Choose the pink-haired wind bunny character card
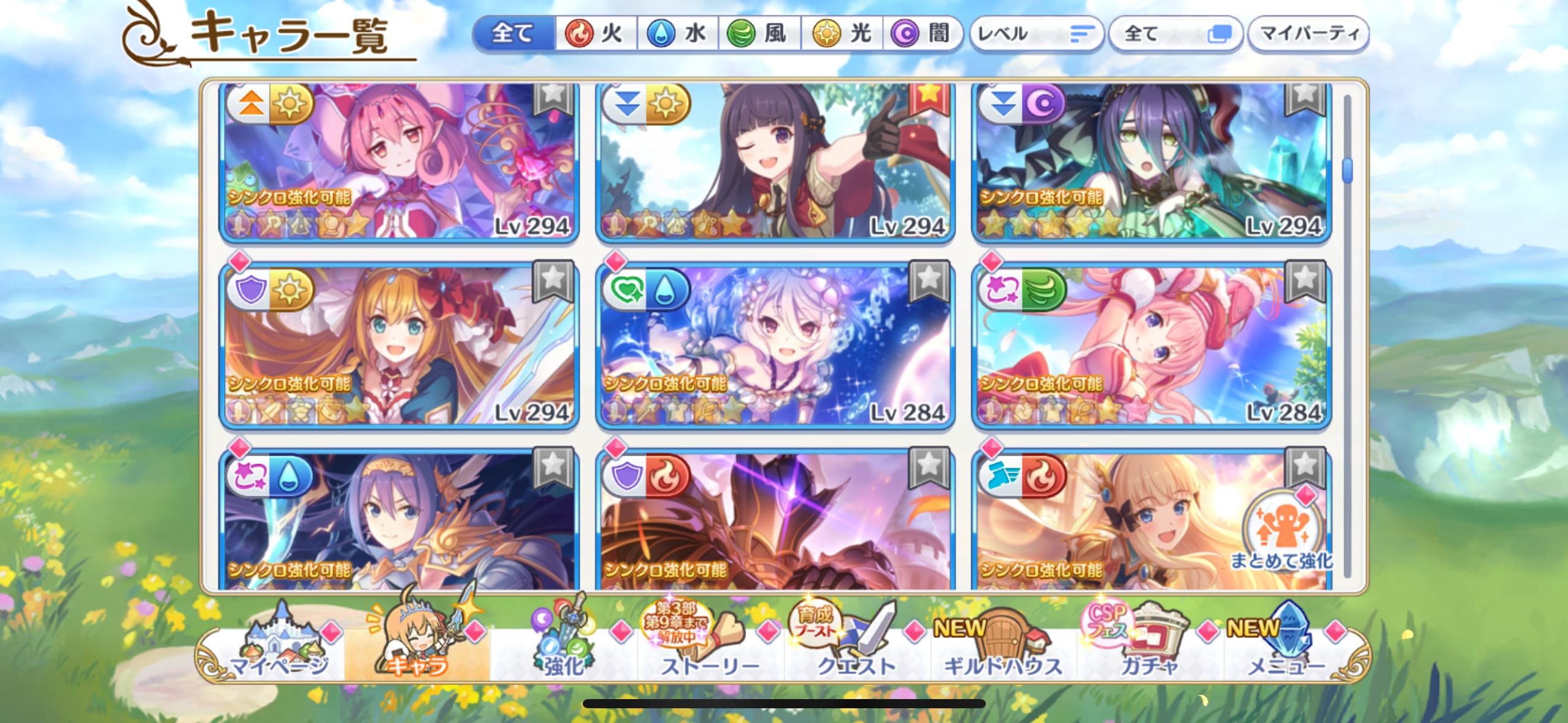The image size is (1568, 723). point(1150,346)
